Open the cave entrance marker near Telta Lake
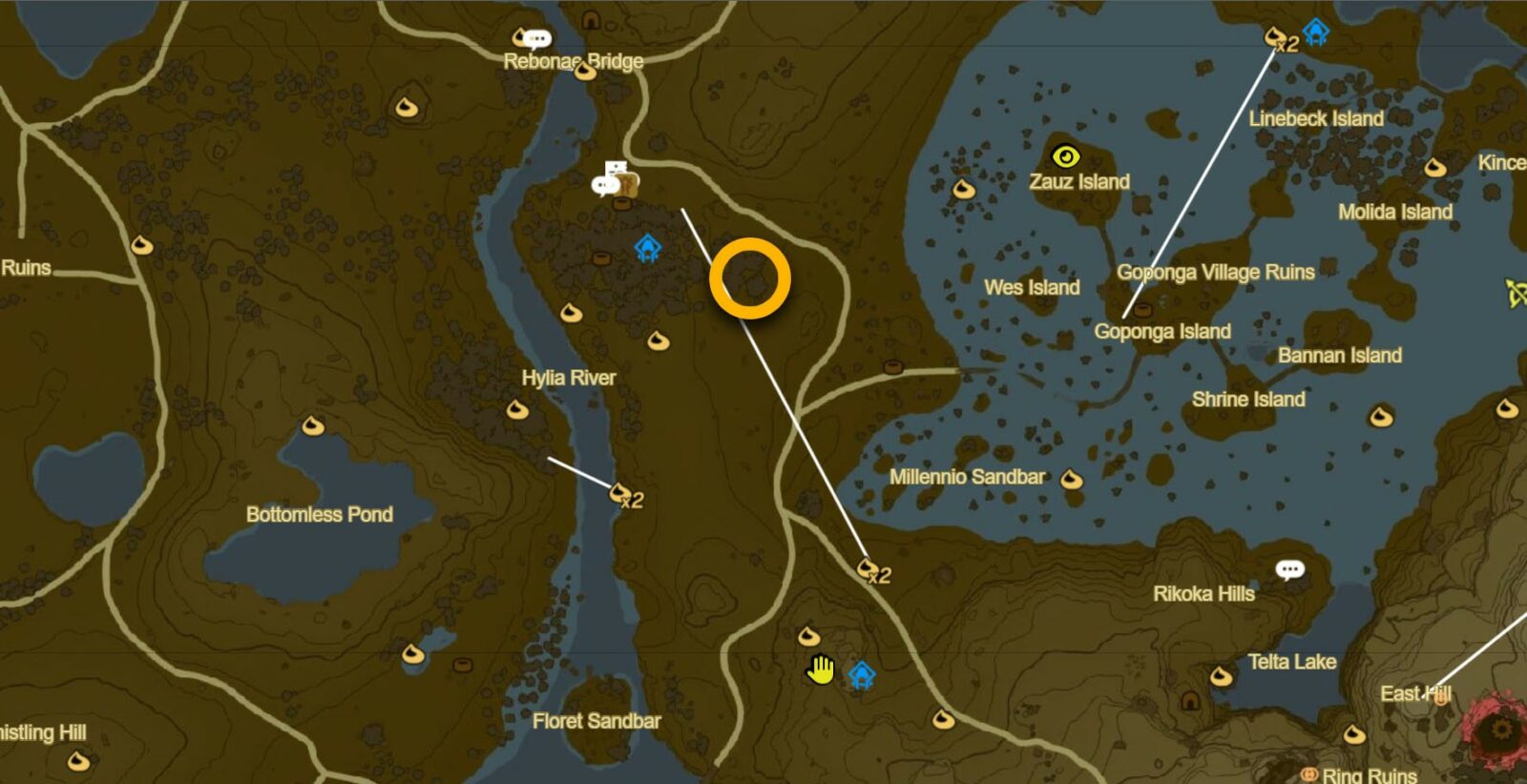The image size is (1527, 784). coord(1189,701)
